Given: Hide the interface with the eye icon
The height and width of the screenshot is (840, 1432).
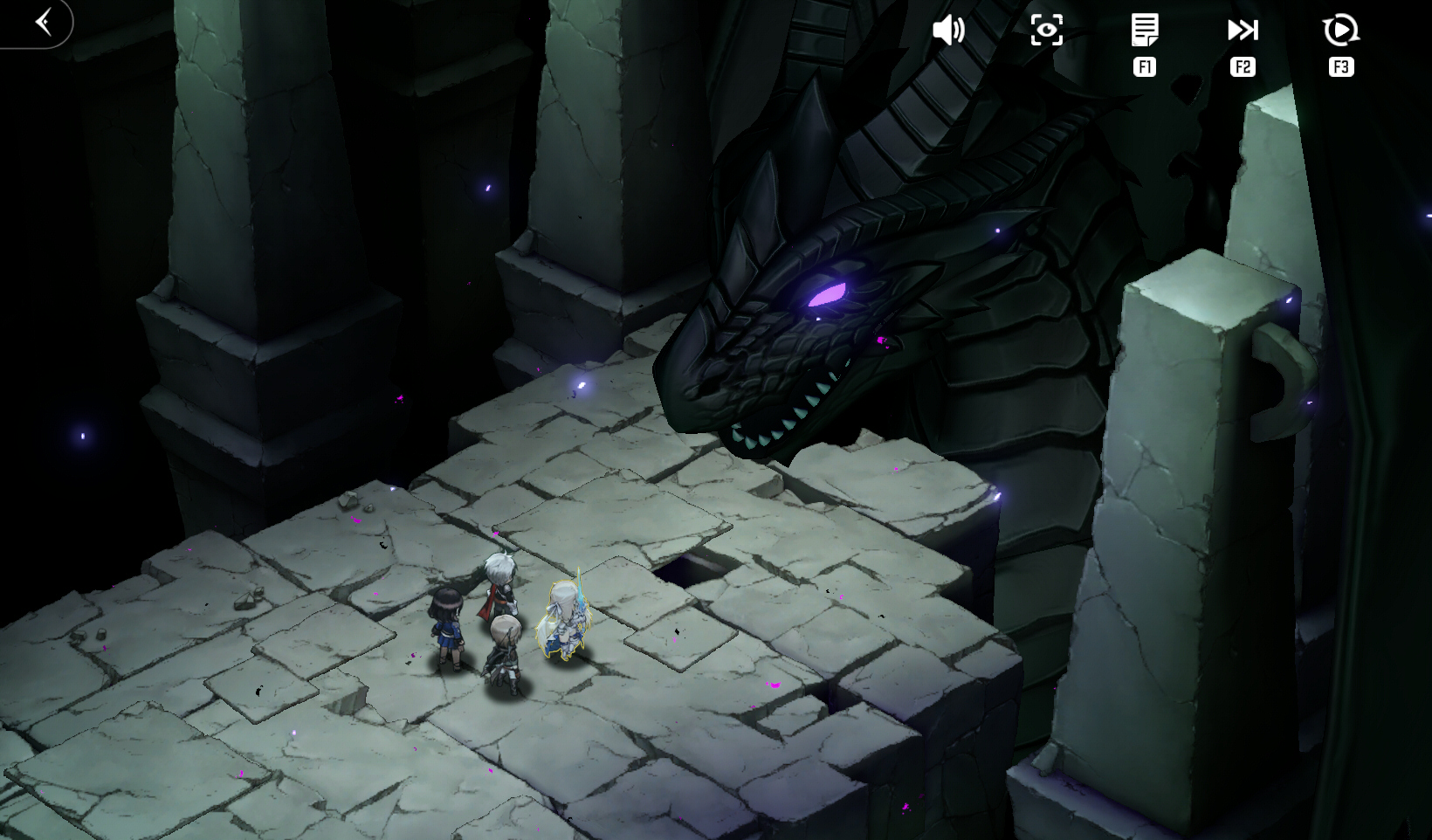Looking at the screenshot, I should click(1046, 31).
